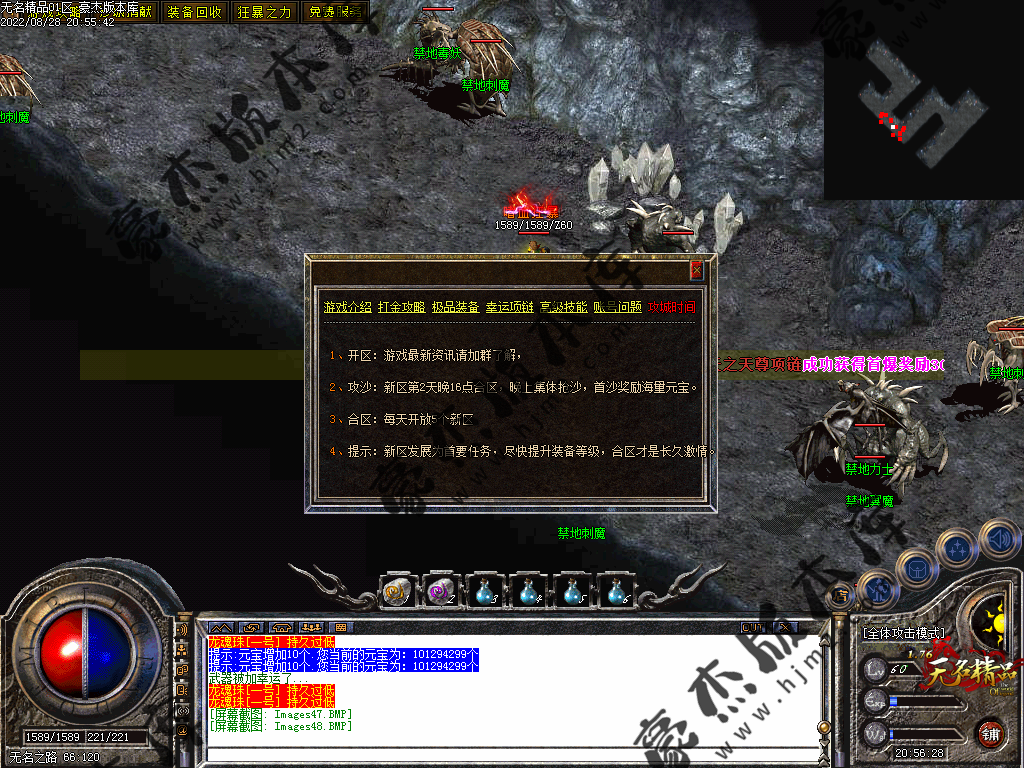Select the 极品装备 tab

tap(455, 308)
